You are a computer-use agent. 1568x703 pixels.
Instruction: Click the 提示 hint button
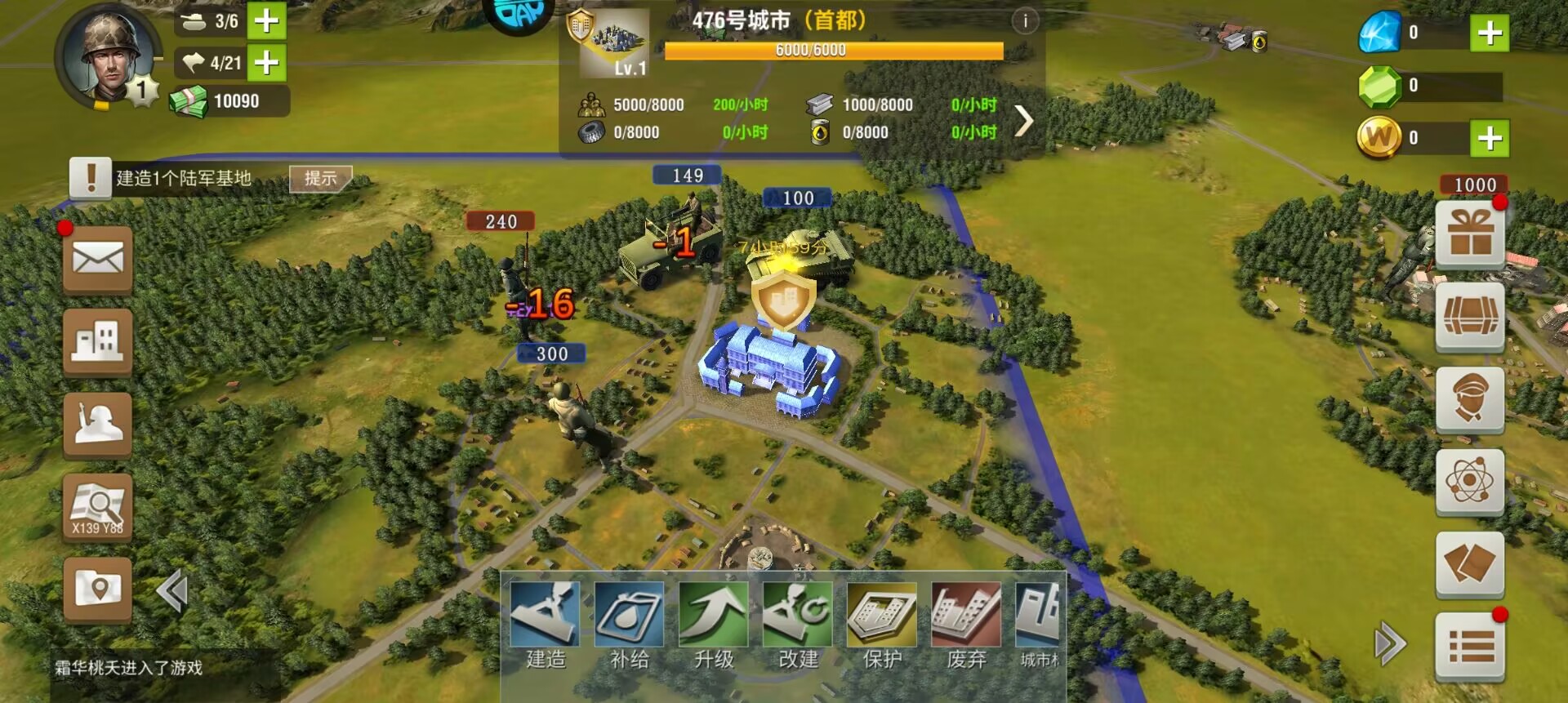pos(320,178)
